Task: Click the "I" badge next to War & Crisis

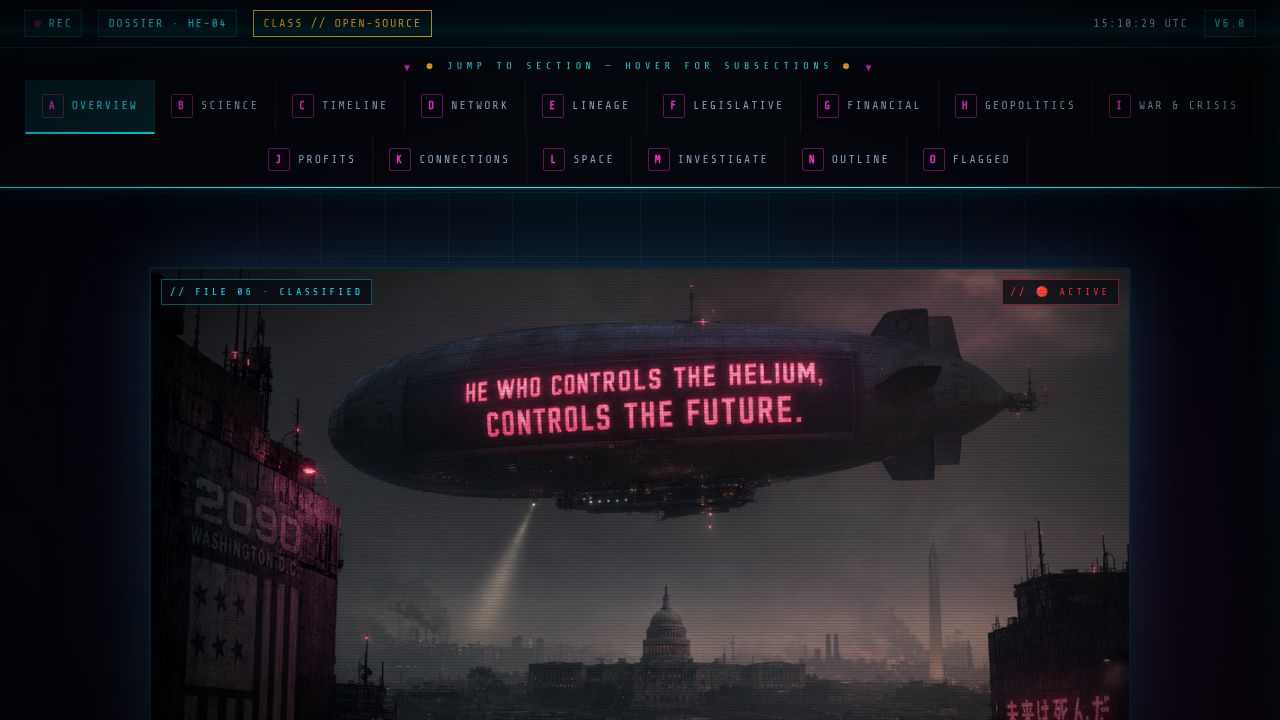Action: click(x=1119, y=105)
